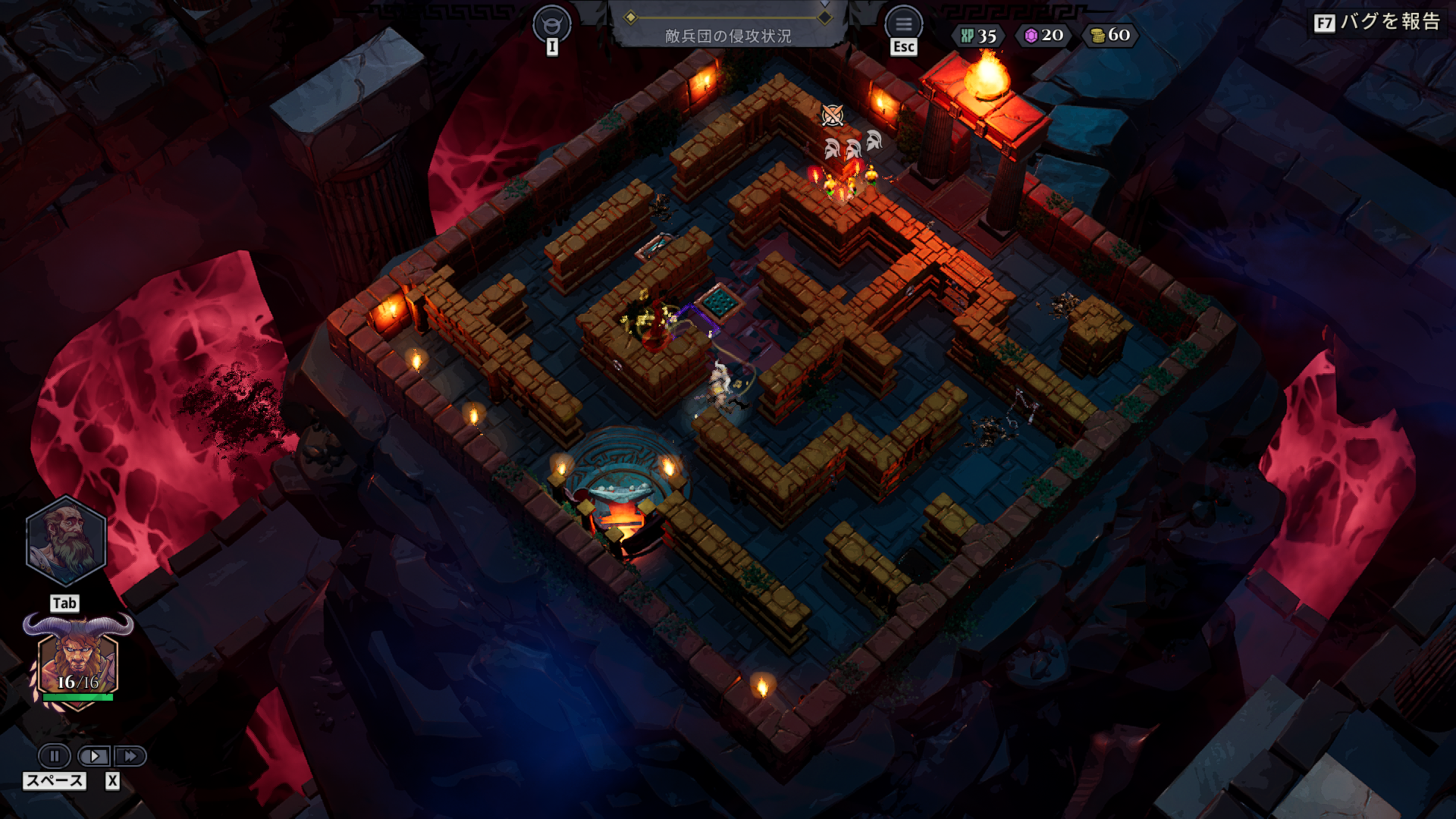
Task: Activate fast-forward speed
Action: pyautogui.click(x=130, y=756)
